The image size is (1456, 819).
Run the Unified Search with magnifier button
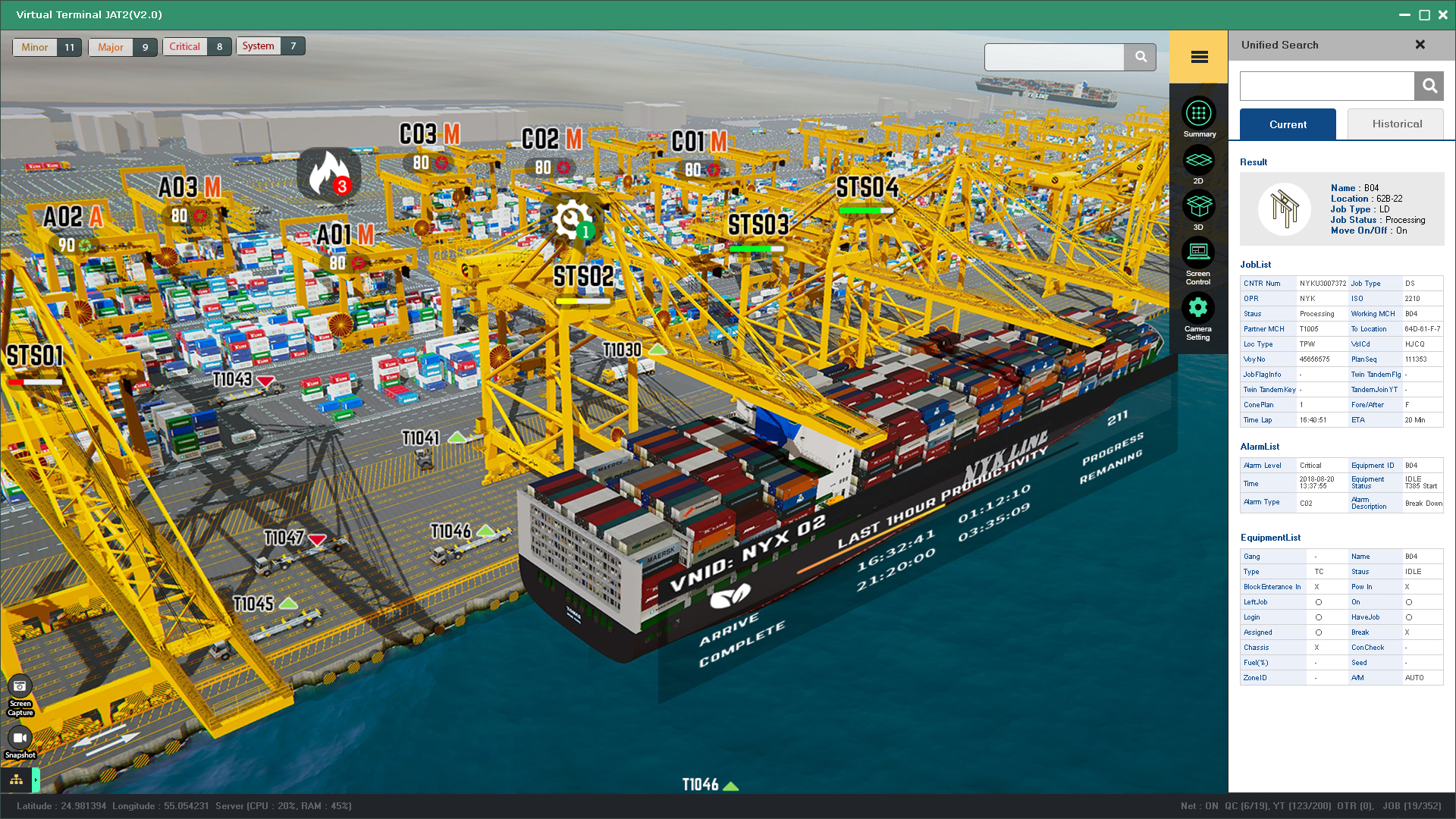1429,86
